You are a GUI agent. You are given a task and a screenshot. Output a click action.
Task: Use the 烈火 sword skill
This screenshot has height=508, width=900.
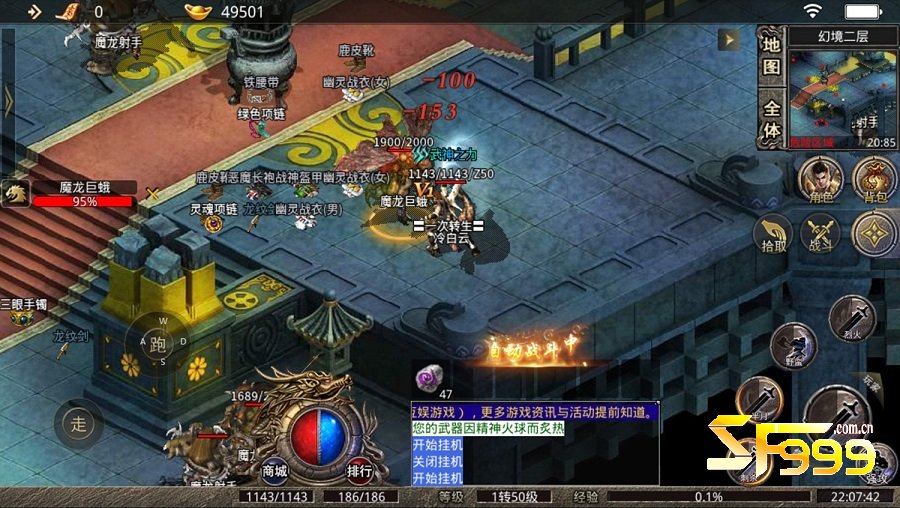852,318
